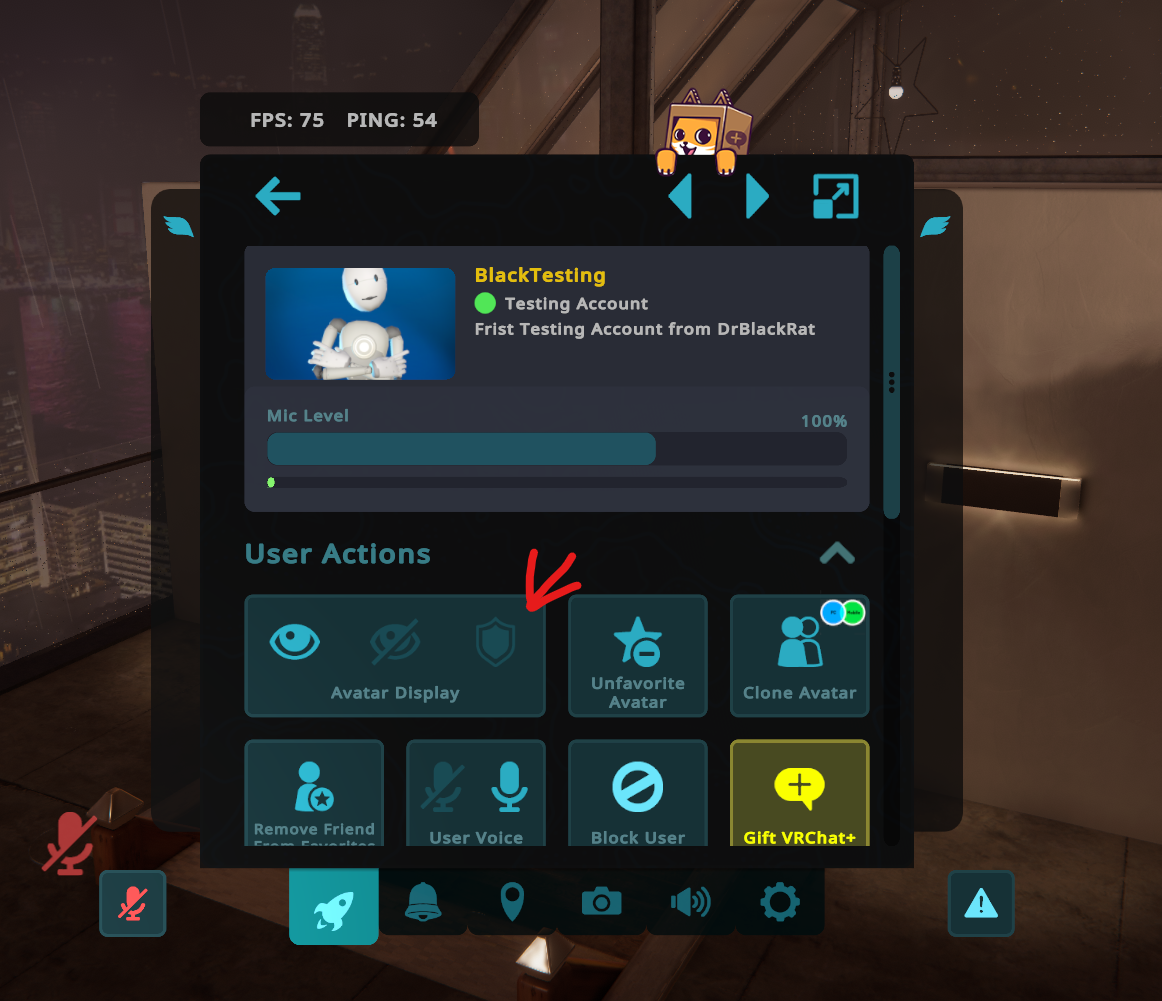Select Unfavorite Avatar

click(x=638, y=656)
